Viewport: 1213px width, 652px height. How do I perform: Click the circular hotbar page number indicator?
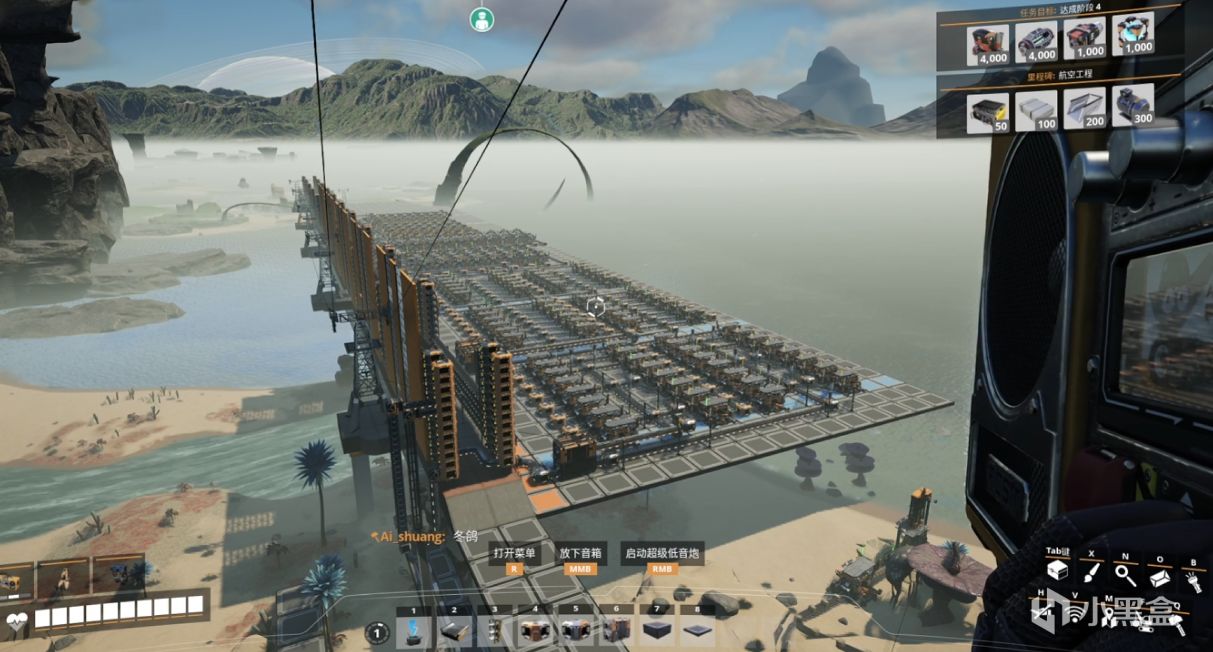376,631
